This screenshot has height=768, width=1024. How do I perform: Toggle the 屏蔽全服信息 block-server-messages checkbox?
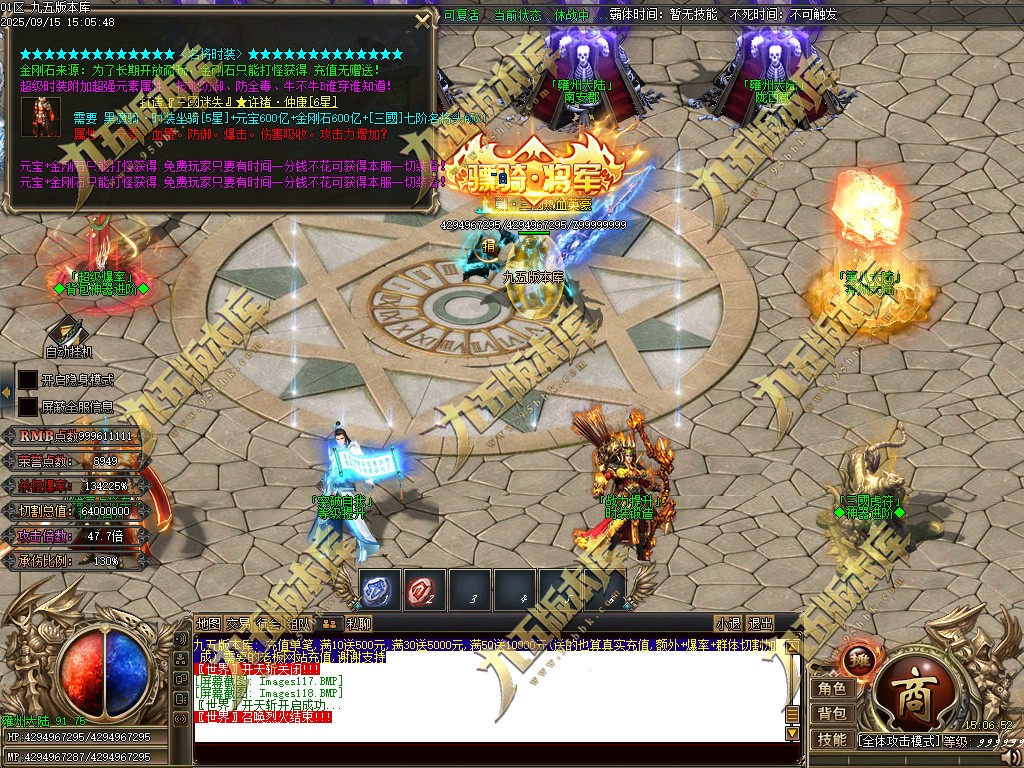(28, 407)
